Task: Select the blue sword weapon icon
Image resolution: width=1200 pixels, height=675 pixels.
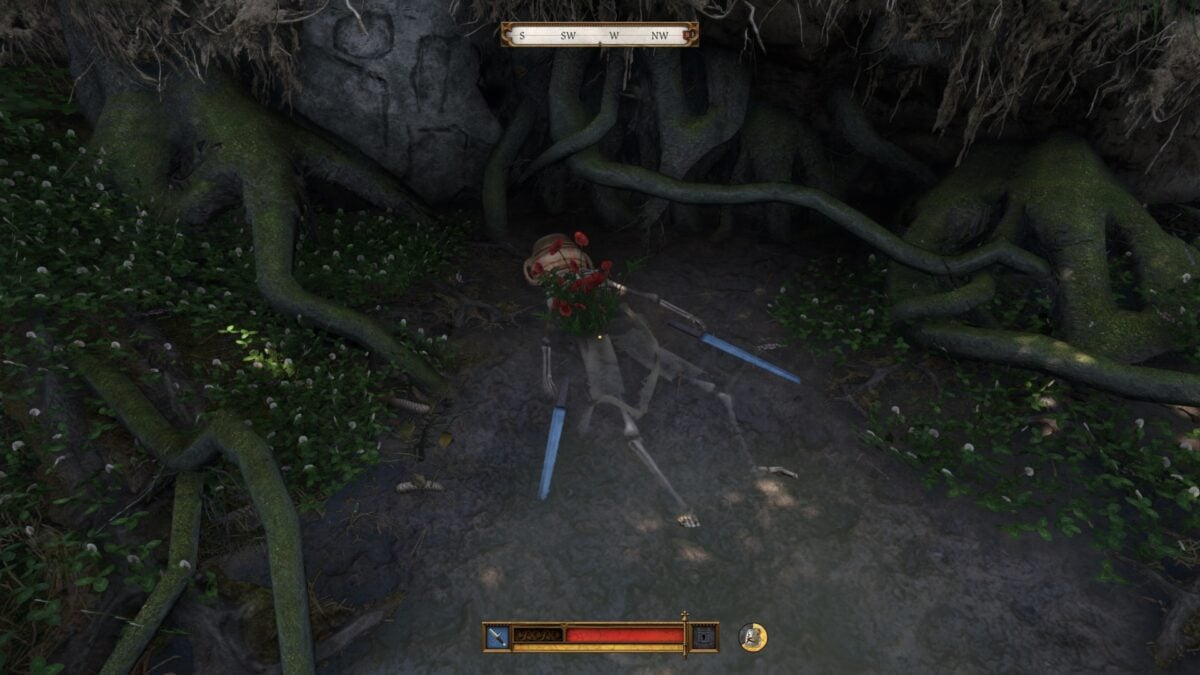Action: click(497, 636)
